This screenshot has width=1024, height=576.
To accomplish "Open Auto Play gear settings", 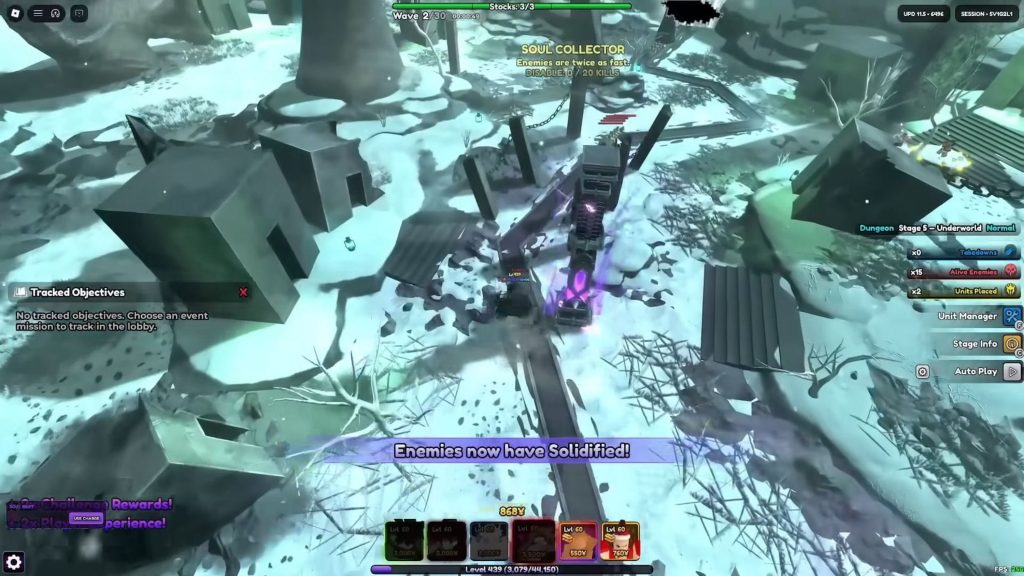I will [x=922, y=371].
